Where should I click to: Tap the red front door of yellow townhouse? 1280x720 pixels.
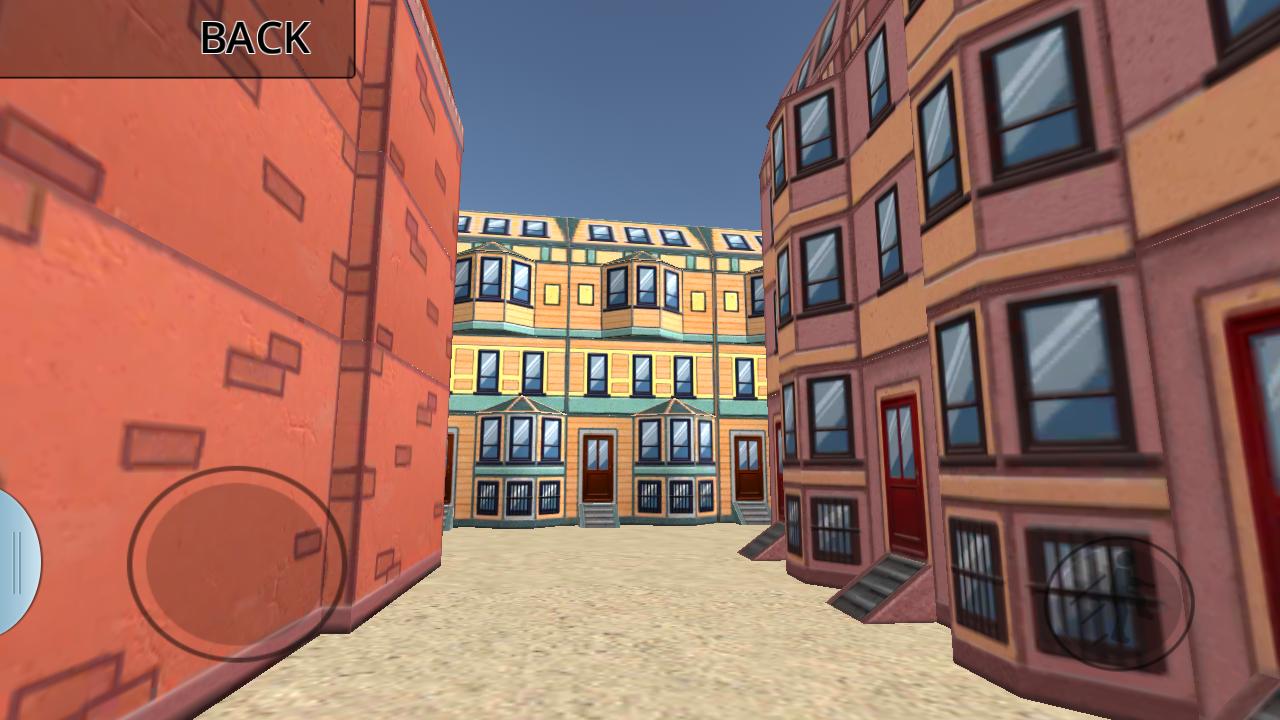point(600,463)
